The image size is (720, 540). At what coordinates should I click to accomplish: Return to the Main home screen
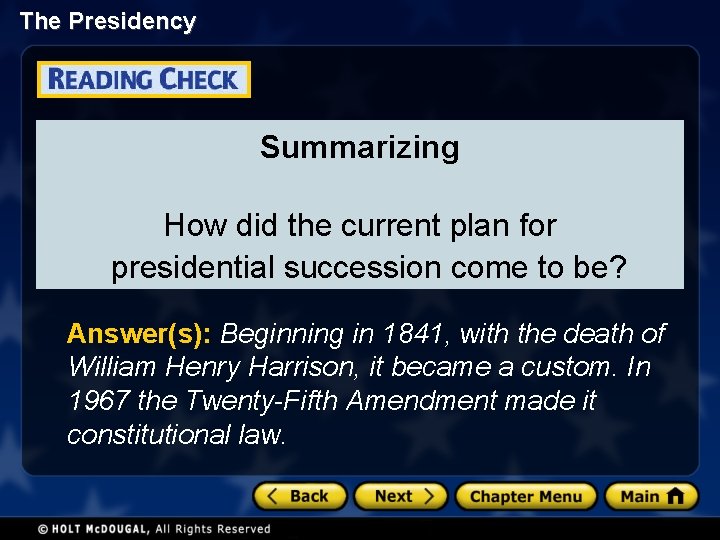[x=650, y=496]
